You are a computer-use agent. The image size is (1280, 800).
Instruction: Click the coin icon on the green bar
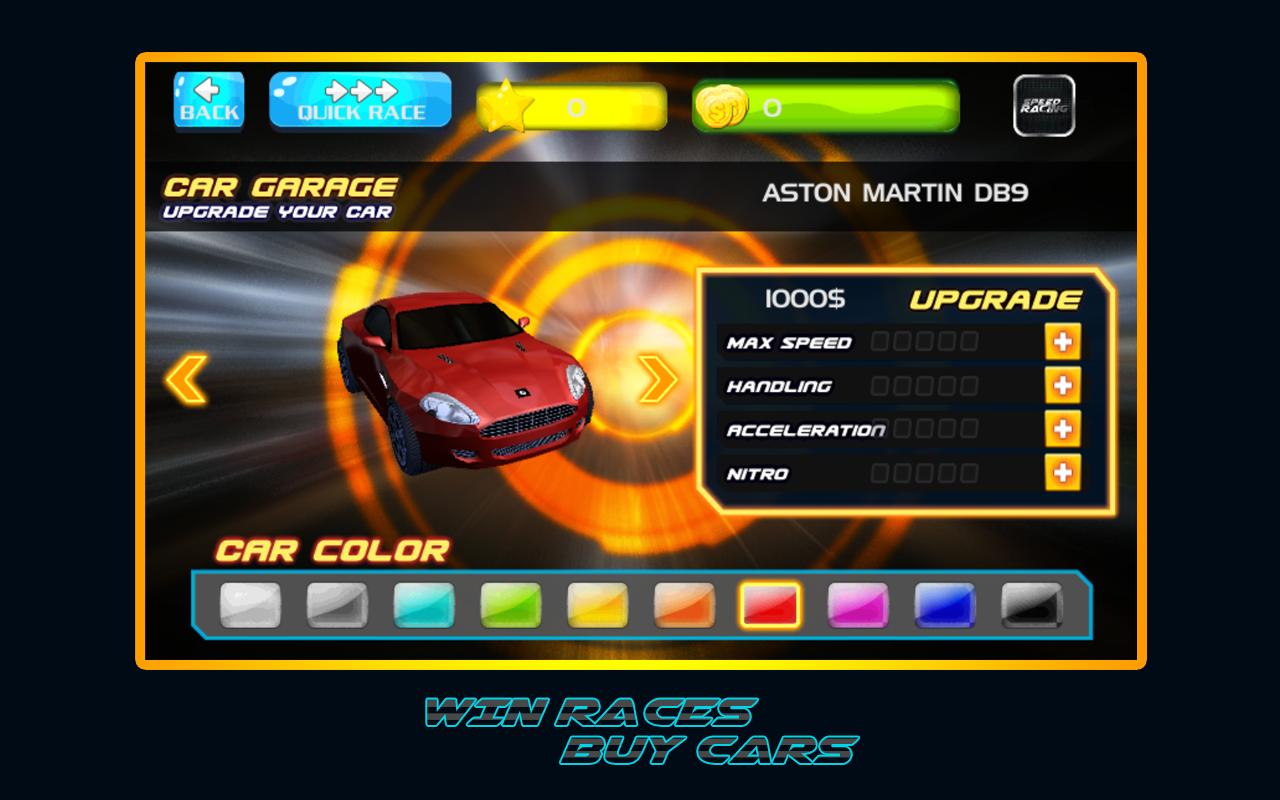[724, 104]
